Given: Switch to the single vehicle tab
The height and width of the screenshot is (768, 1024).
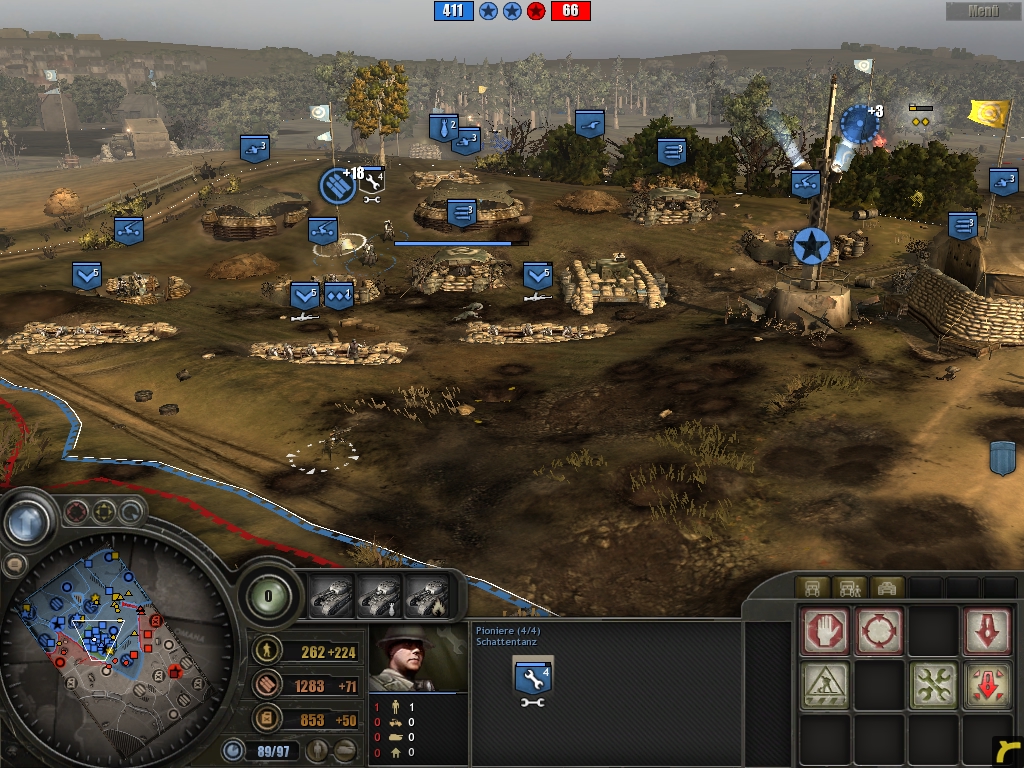Looking at the screenshot, I should pos(810,587).
